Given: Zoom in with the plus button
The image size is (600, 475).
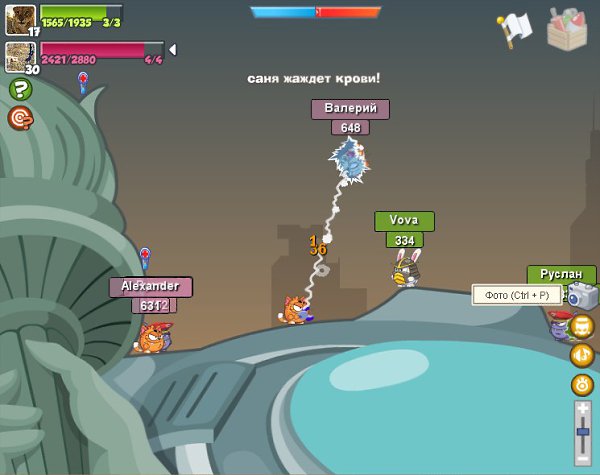Looking at the screenshot, I should (583, 410).
